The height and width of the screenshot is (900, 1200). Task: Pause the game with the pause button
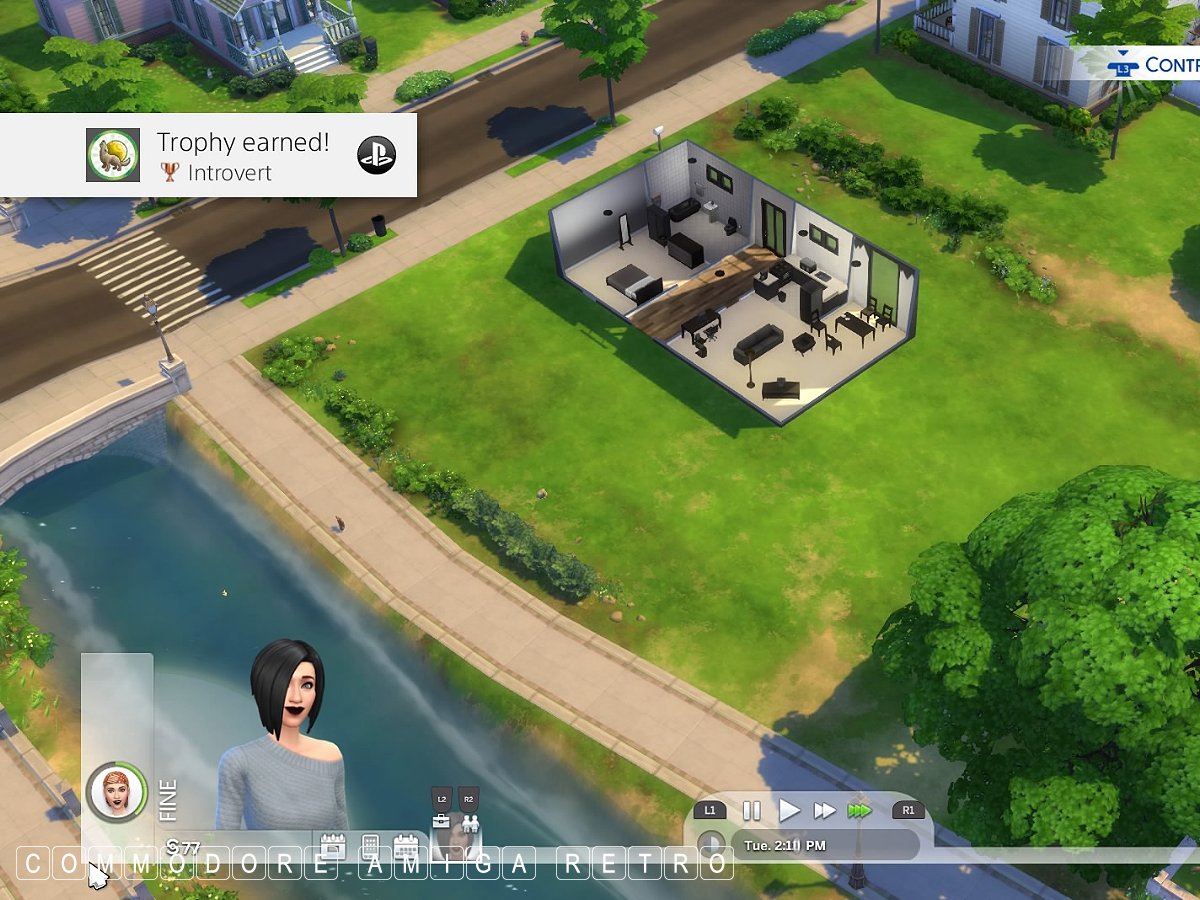click(x=751, y=810)
